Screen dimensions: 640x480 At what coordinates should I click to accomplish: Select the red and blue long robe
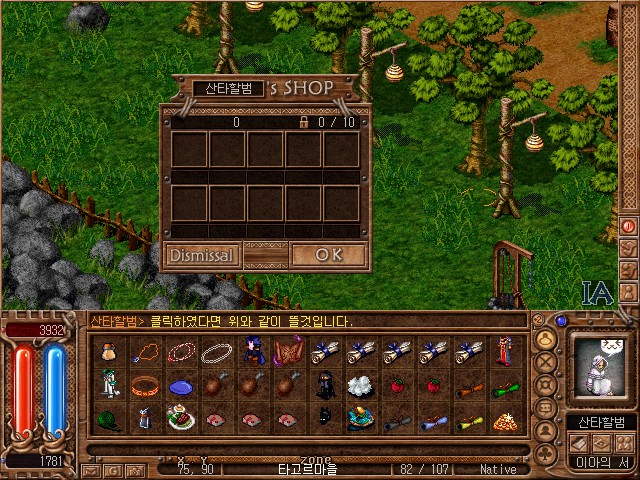click(x=505, y=352)
